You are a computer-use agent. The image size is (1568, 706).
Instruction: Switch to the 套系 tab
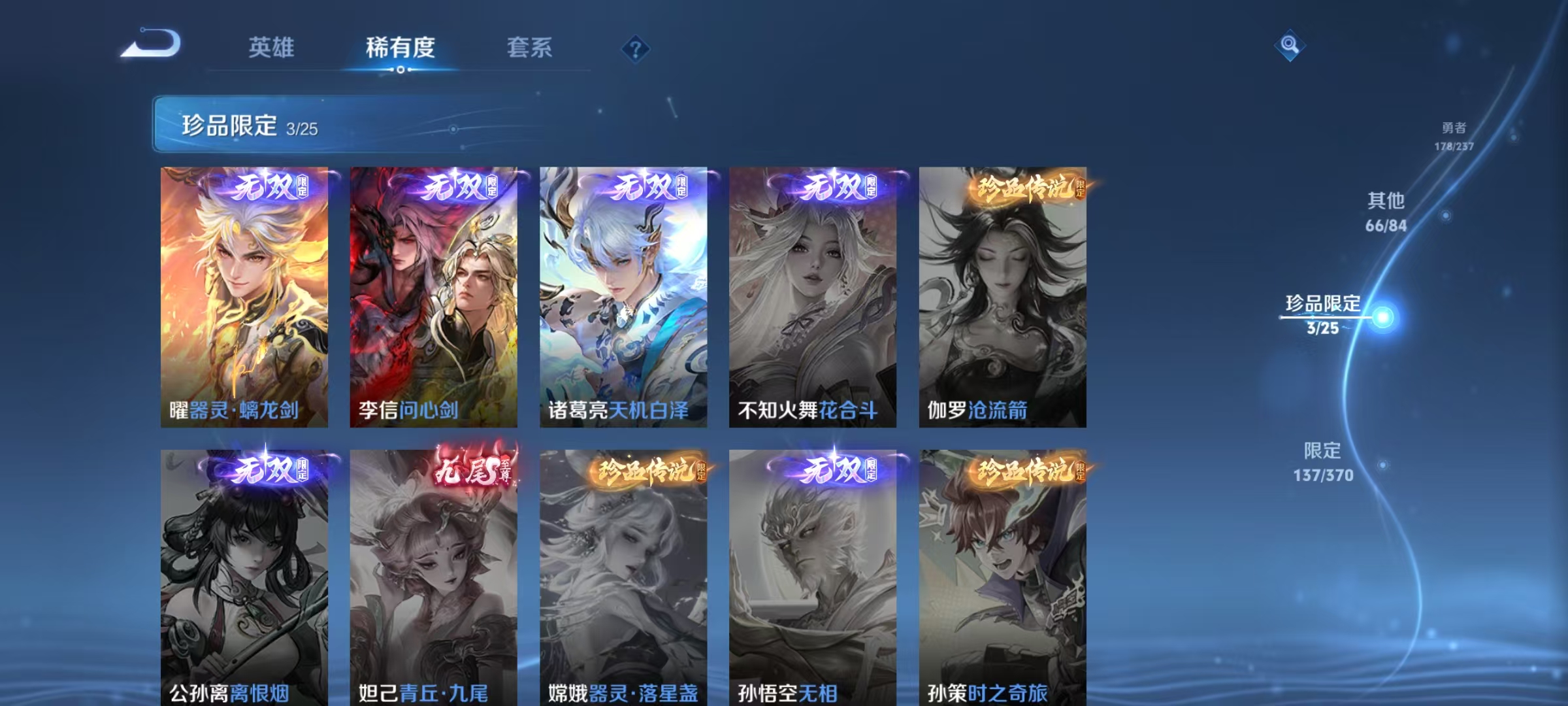pos(529,47)
